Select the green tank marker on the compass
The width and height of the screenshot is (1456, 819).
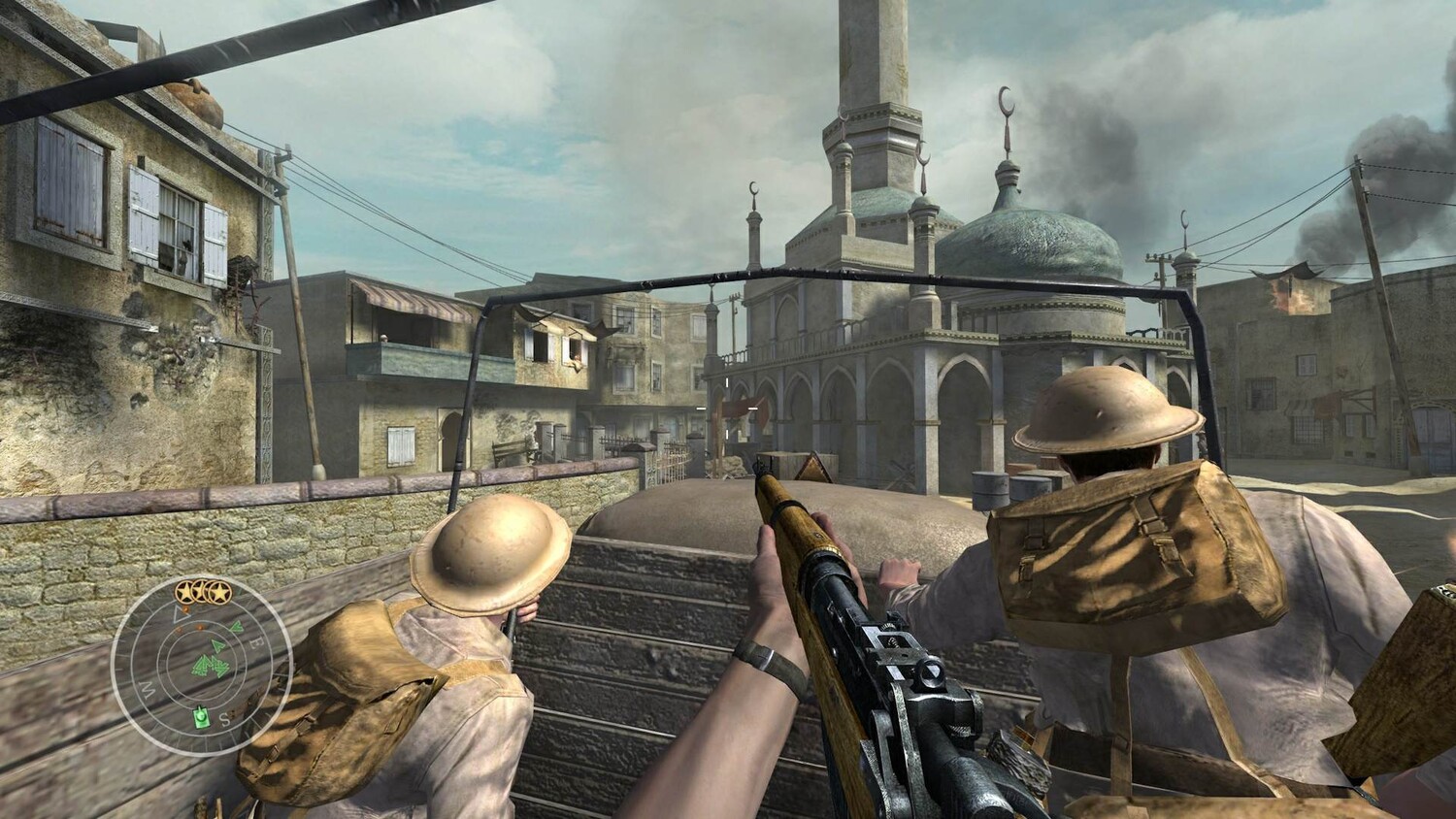(x=201, y=717)
